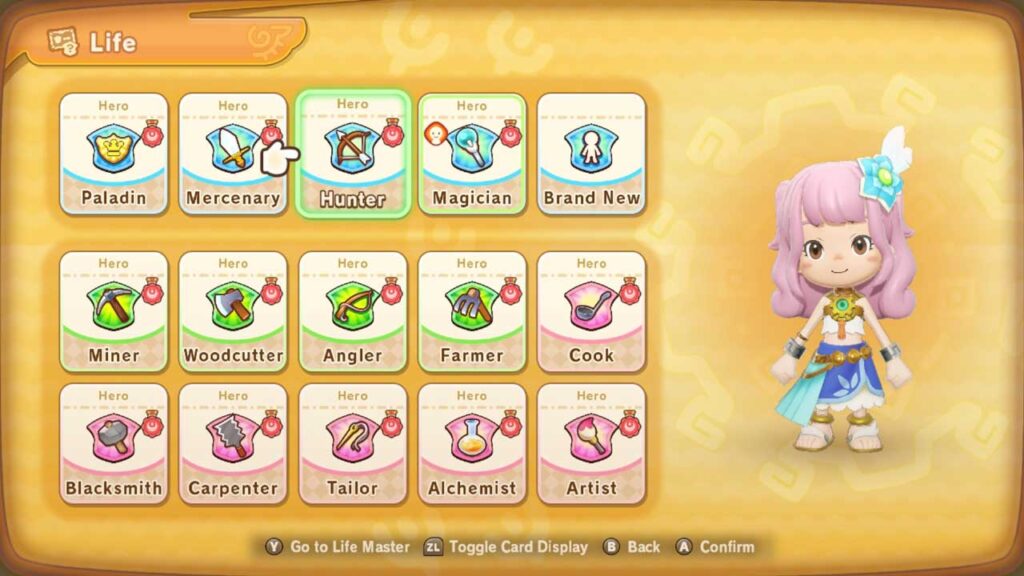
Task: Select the Alchemist life card
Action: (472, 443)
